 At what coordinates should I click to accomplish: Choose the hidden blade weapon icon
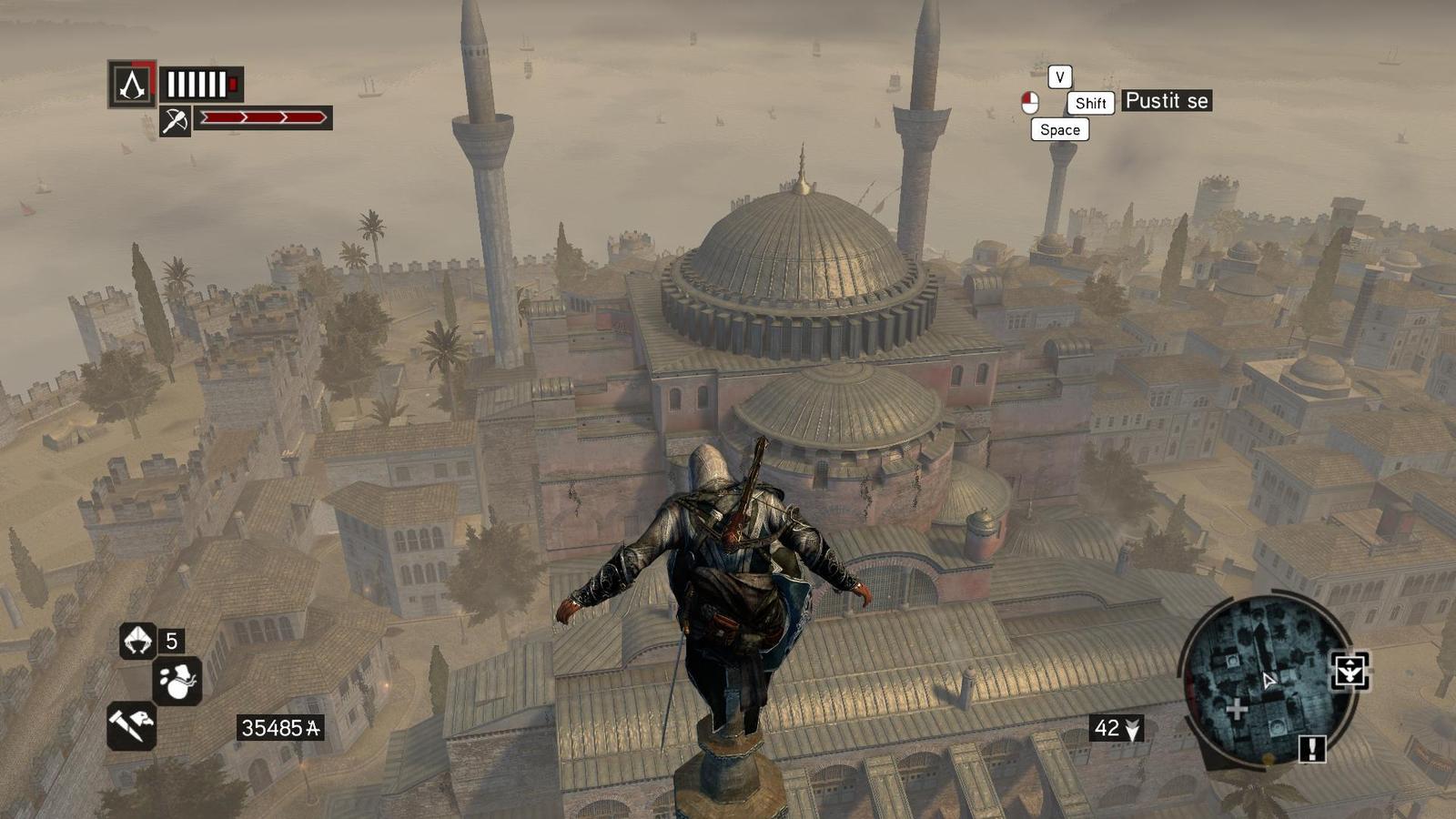coord(131,725)
